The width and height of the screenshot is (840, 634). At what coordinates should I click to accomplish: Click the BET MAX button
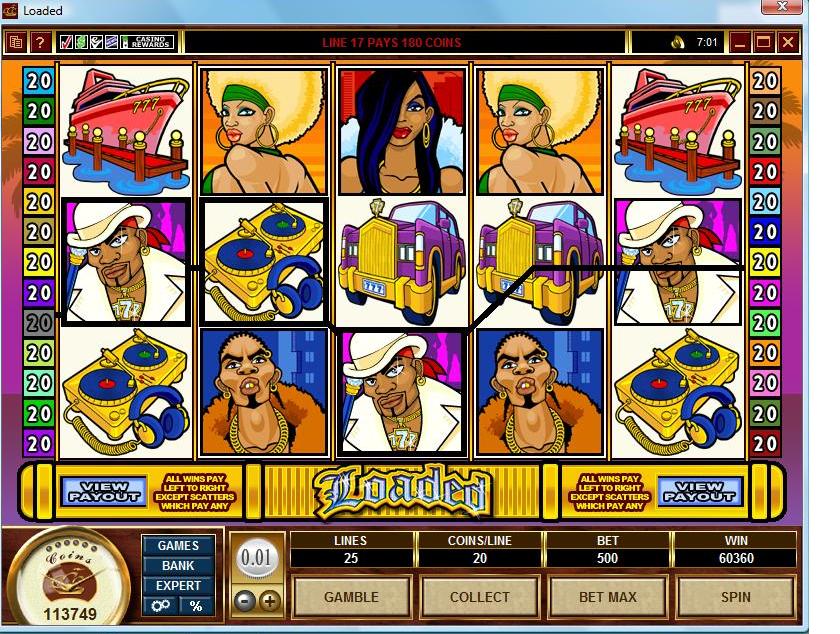click(607, 597)
